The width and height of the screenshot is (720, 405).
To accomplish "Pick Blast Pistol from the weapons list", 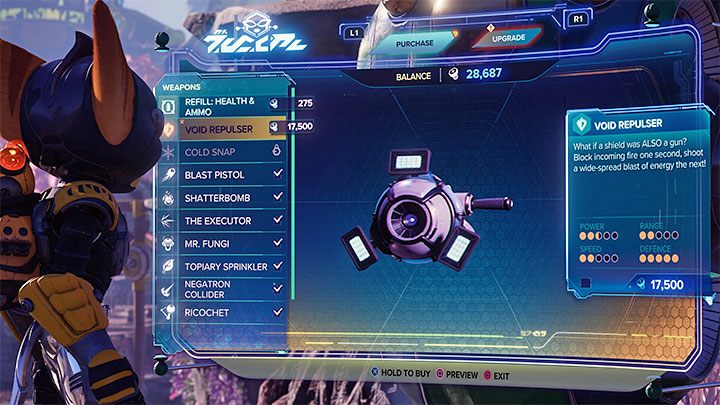I will click(223, 174).
